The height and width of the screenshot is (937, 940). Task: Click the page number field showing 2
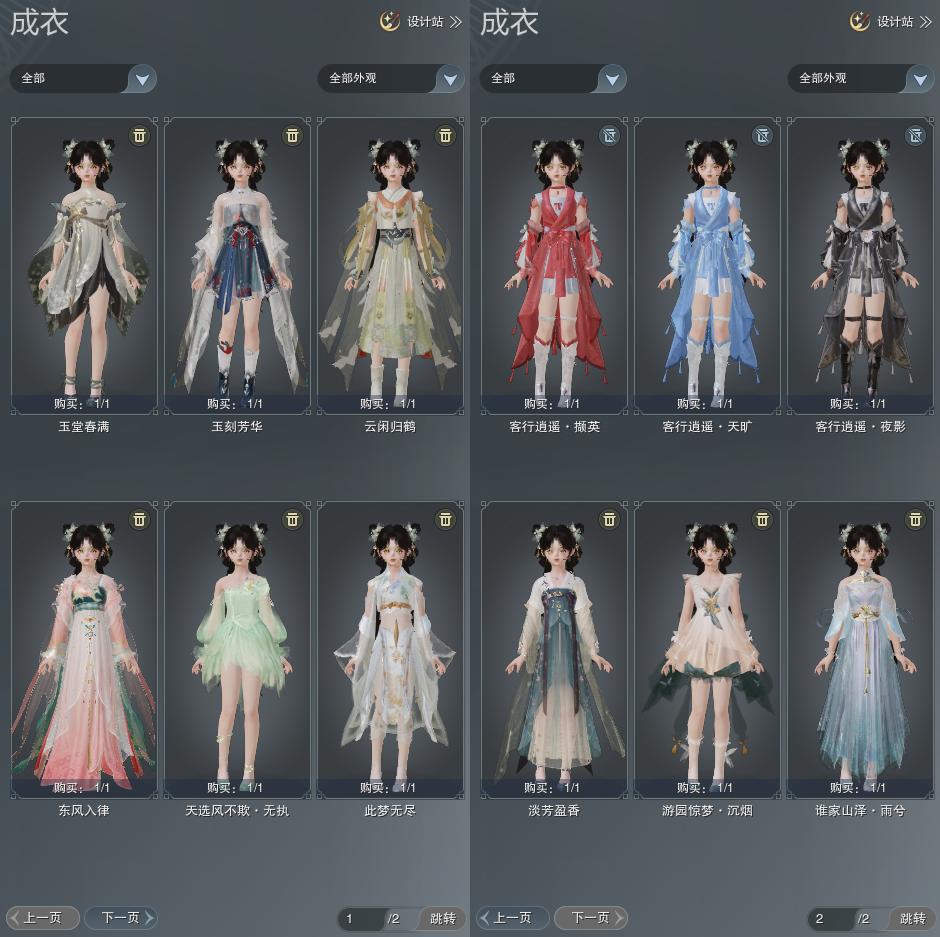click(x=830, y=919)
